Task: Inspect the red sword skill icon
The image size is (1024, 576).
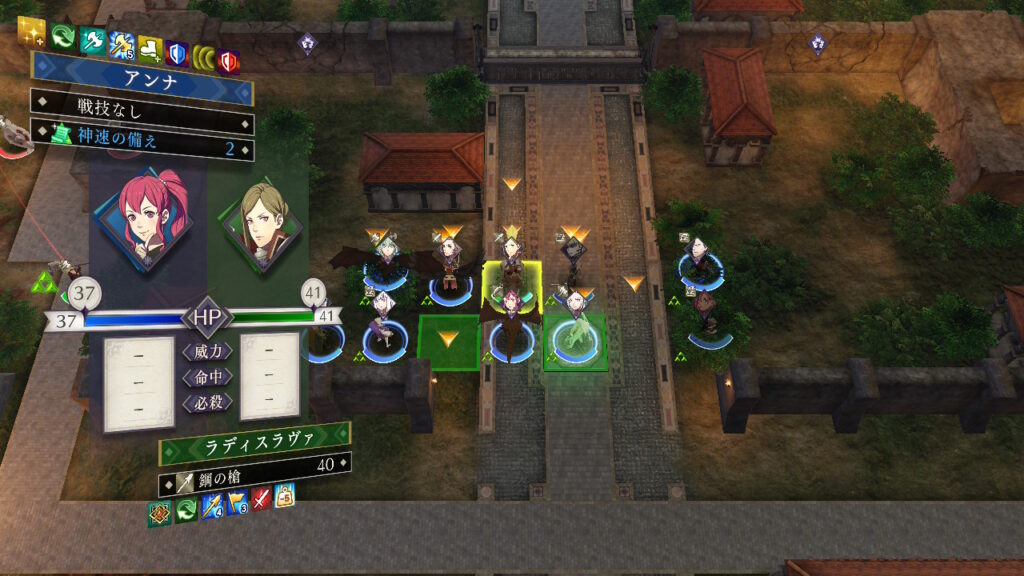Action: [262, 499]
